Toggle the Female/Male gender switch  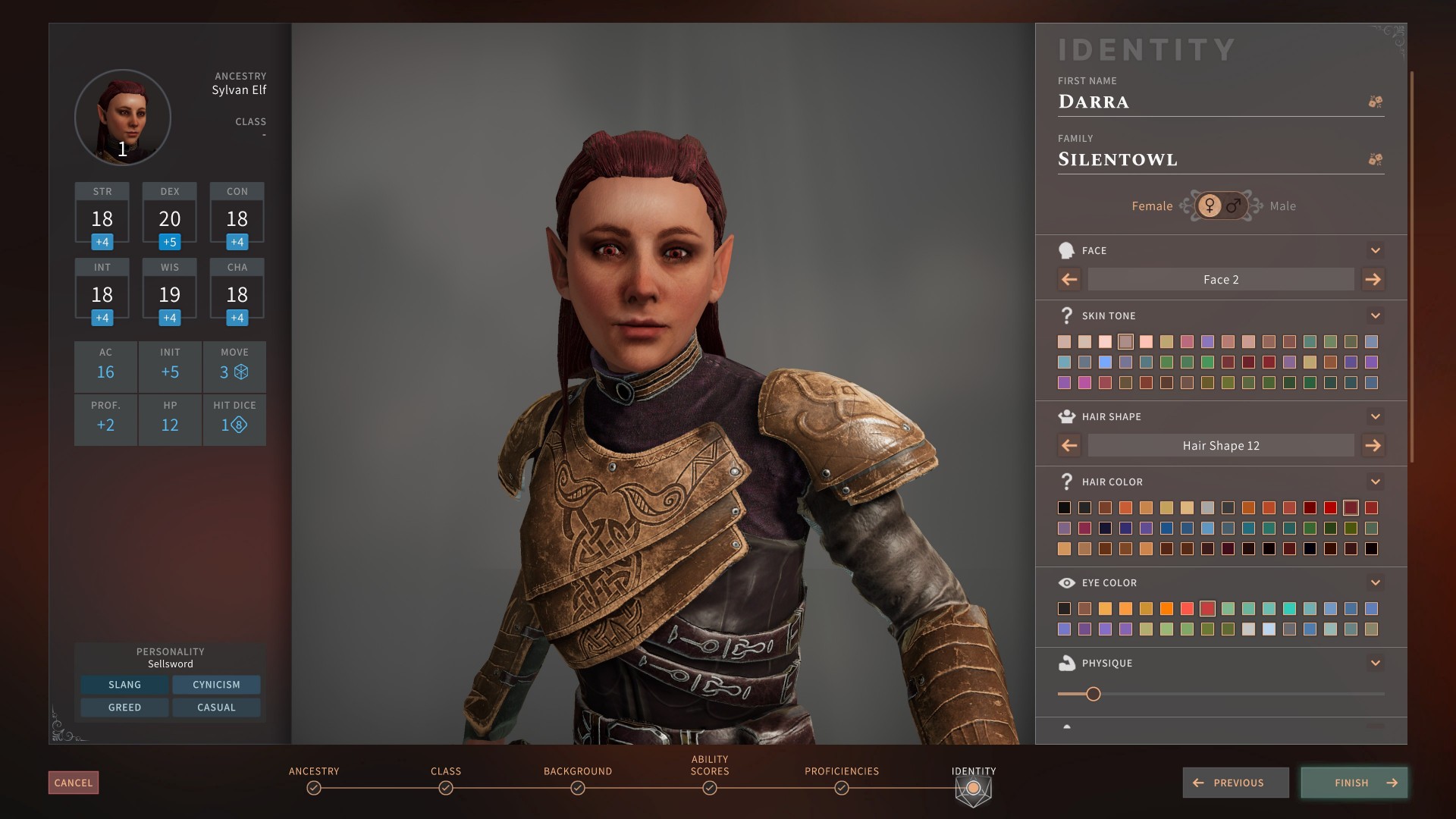tap(1221, 206)
